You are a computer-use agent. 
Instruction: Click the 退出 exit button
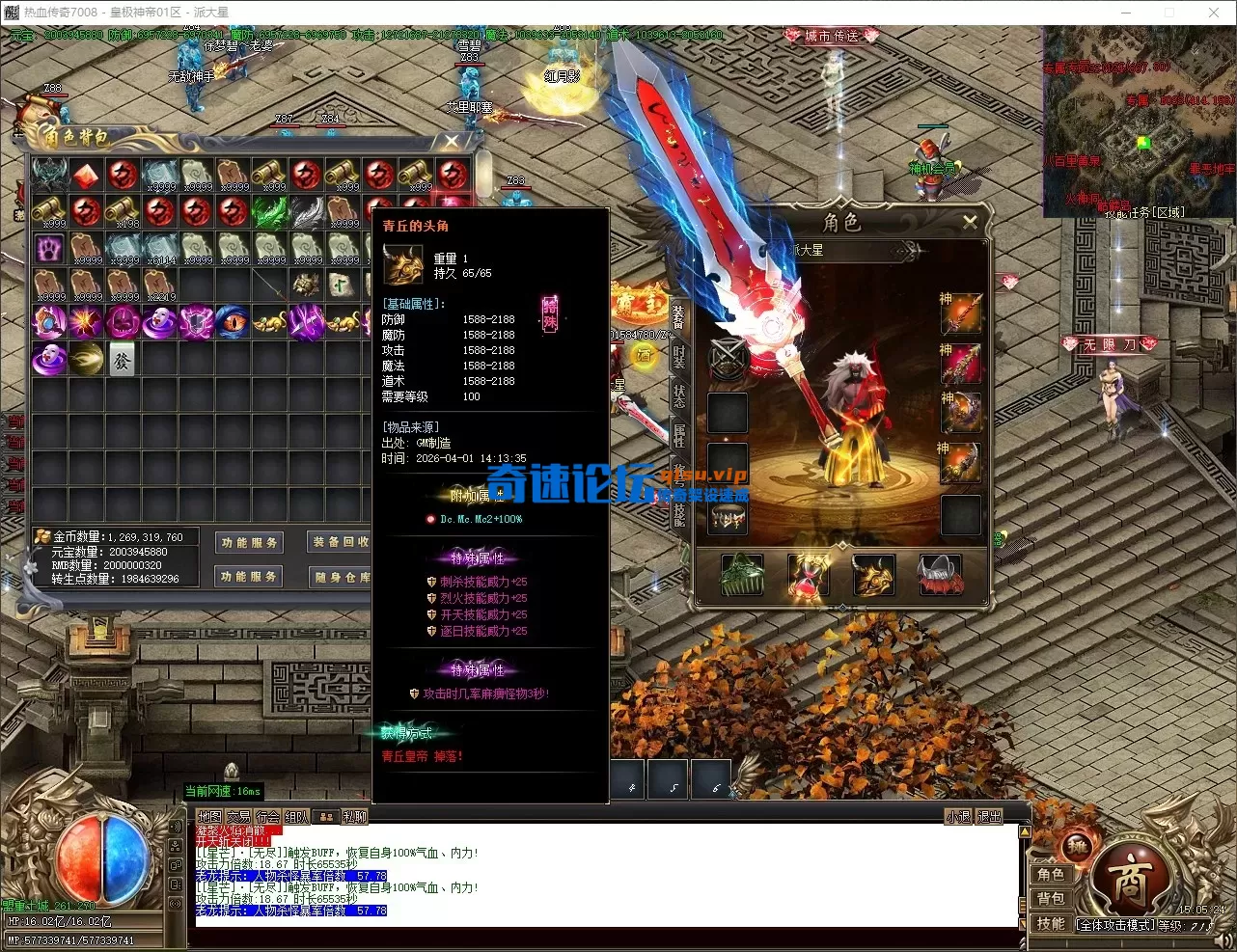pos(990,817)
